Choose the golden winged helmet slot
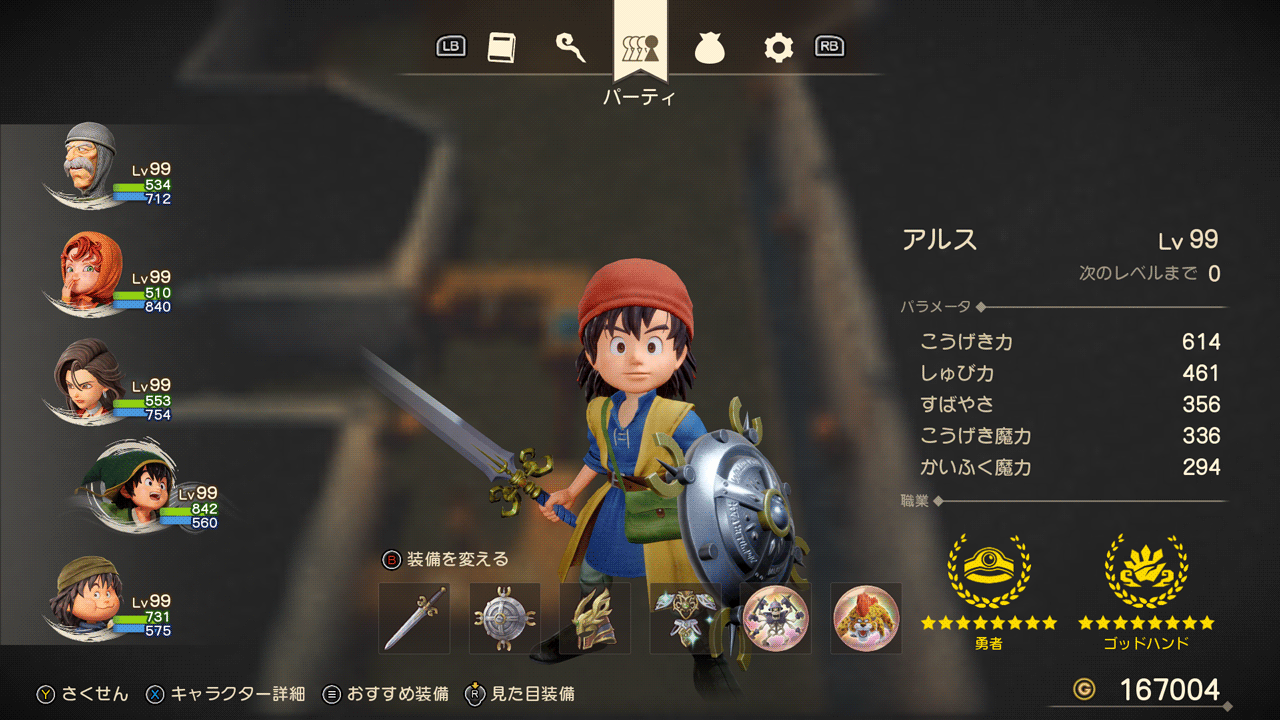 tap(595, 619)
